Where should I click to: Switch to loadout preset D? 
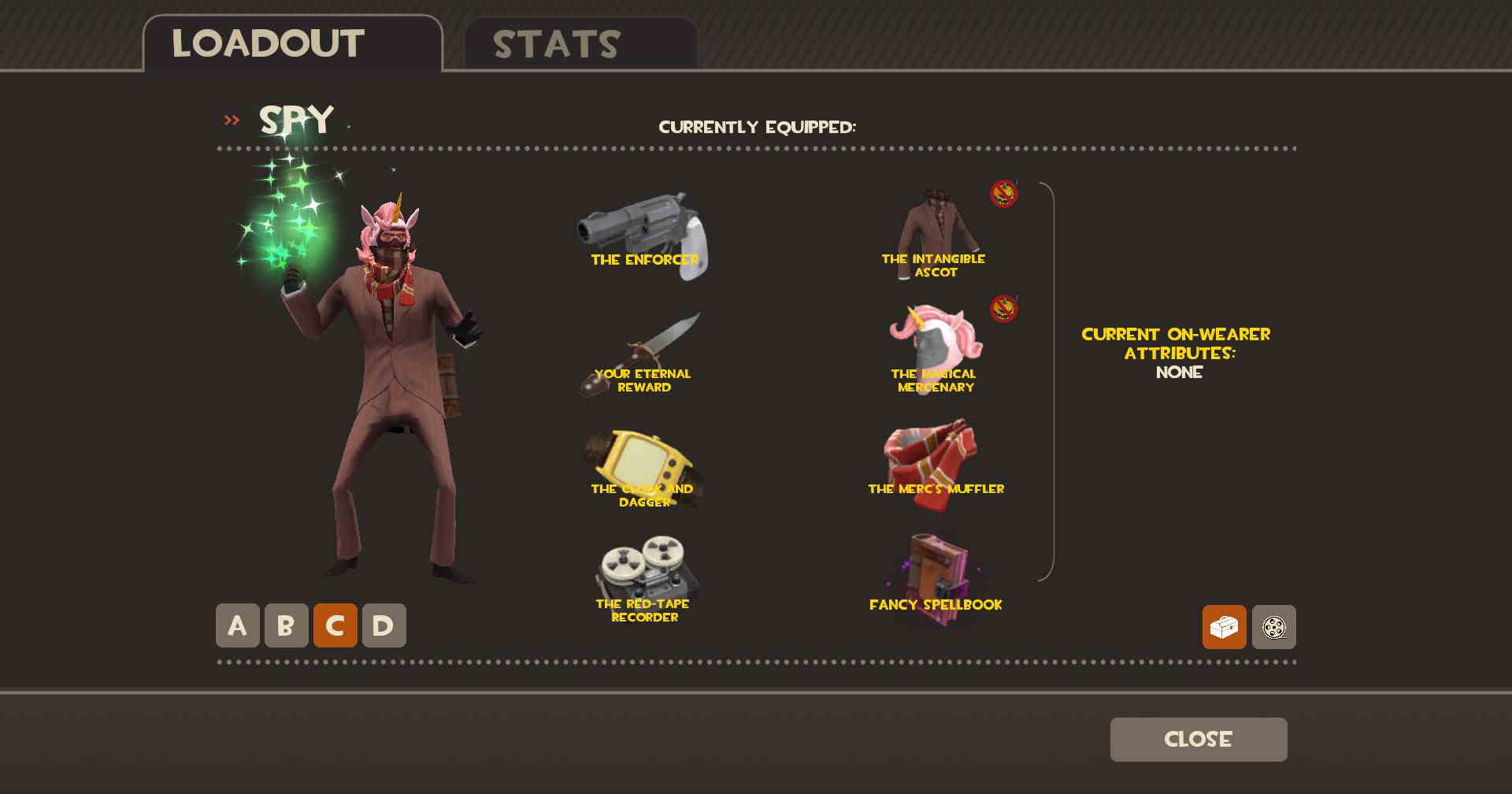tap(384, 625)
